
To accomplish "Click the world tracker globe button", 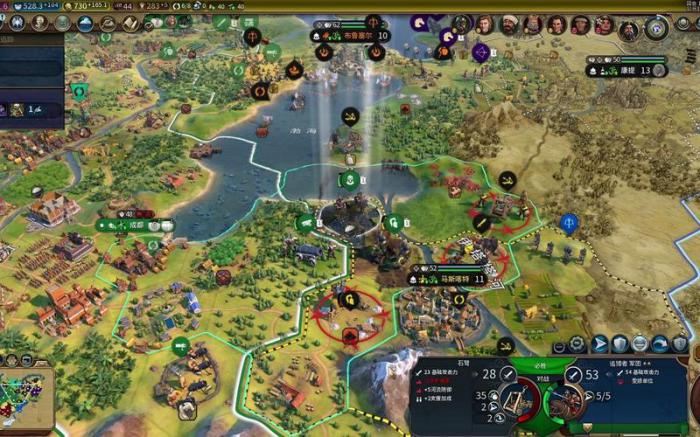I will (x=656, y=27).
